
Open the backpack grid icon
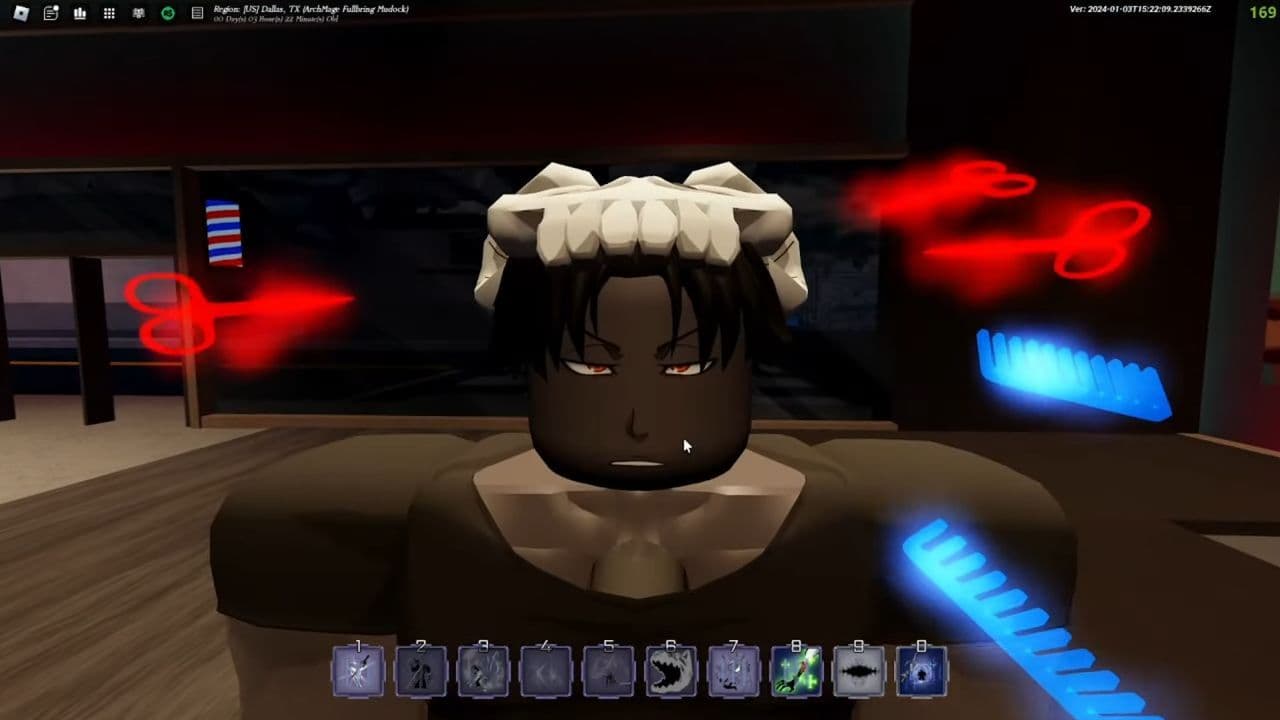[x=107, y=13]
